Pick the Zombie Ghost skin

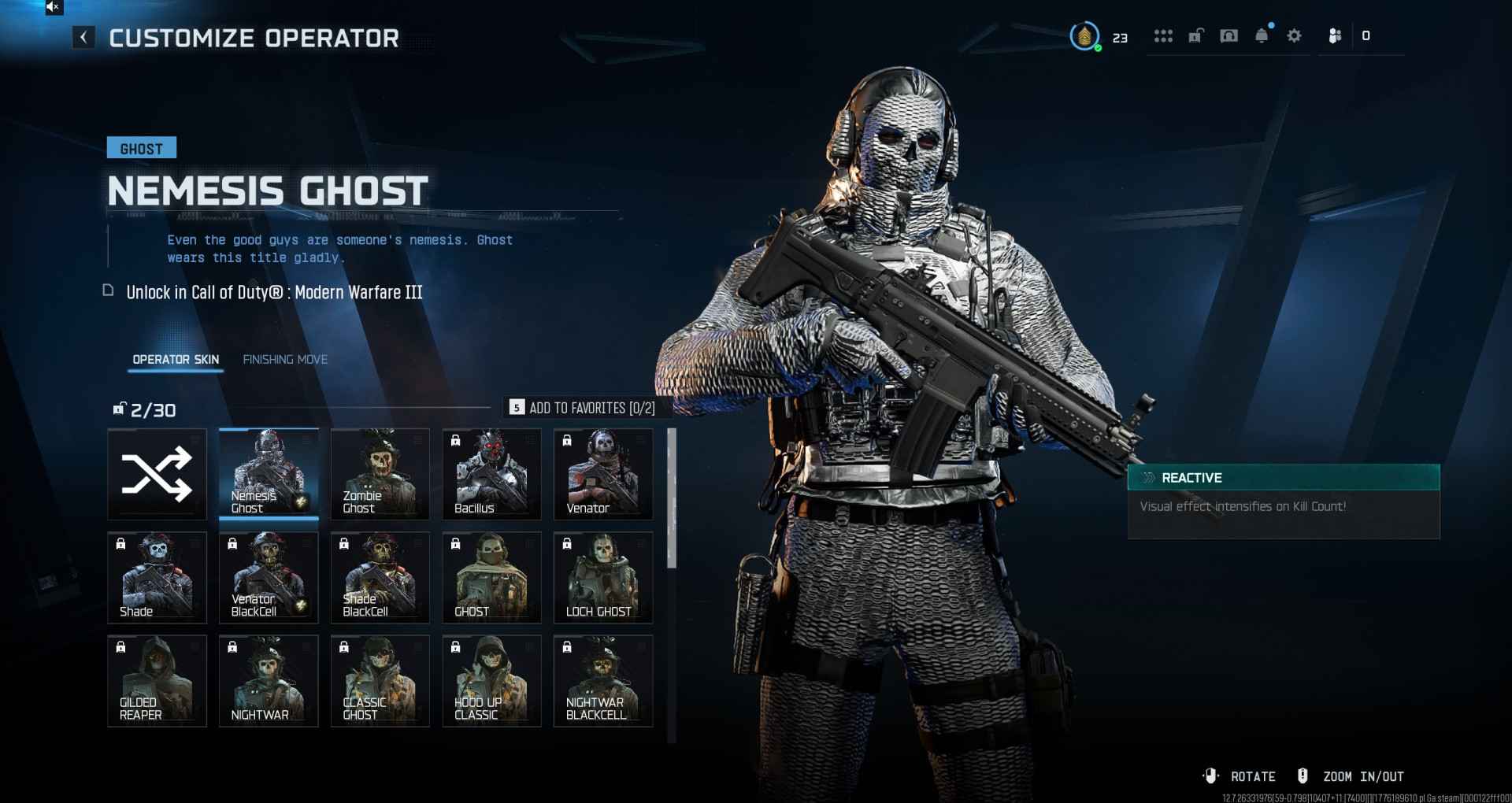[380, 474]
